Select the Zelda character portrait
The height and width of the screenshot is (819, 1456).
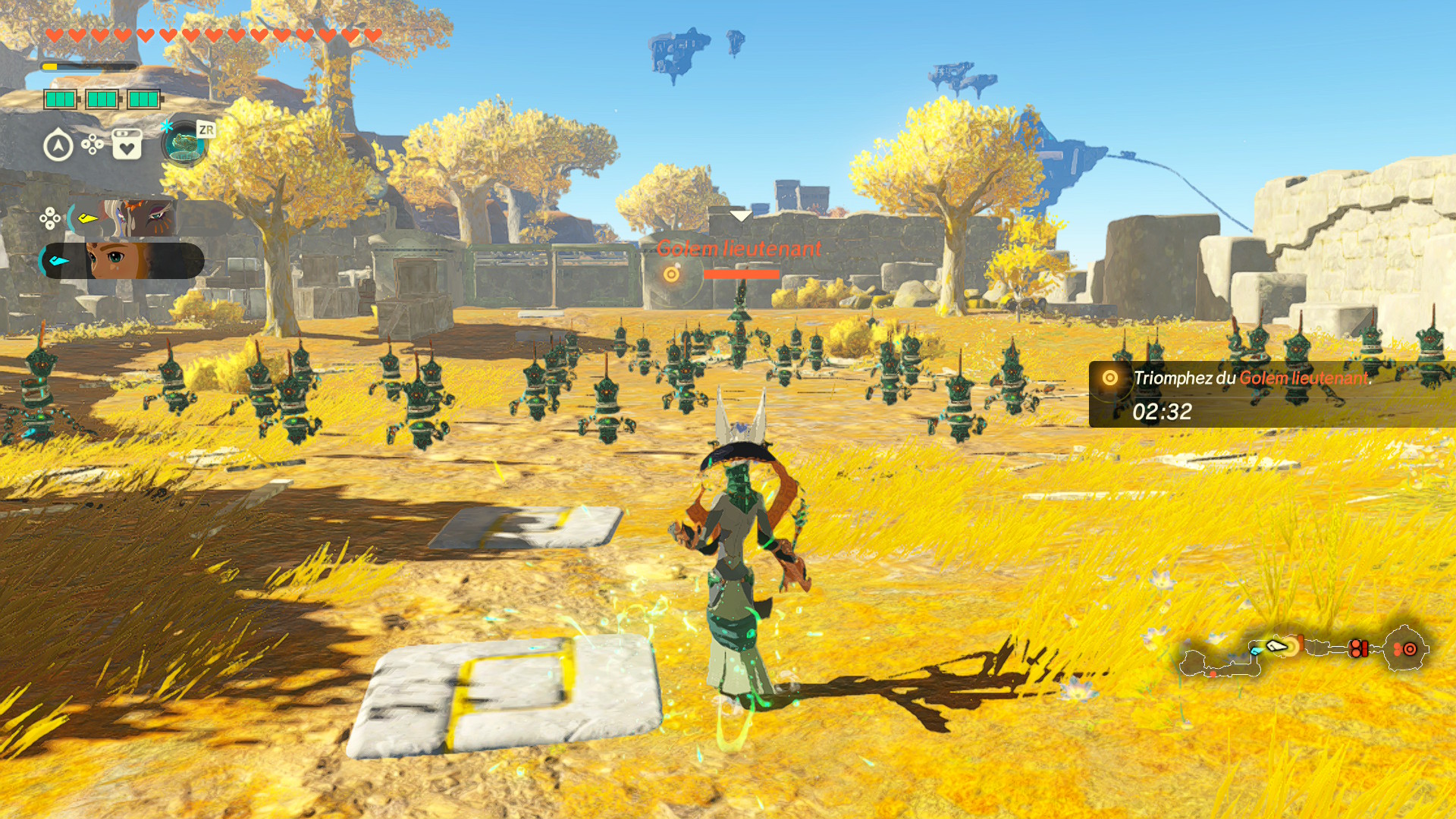(x=121, y=261)
